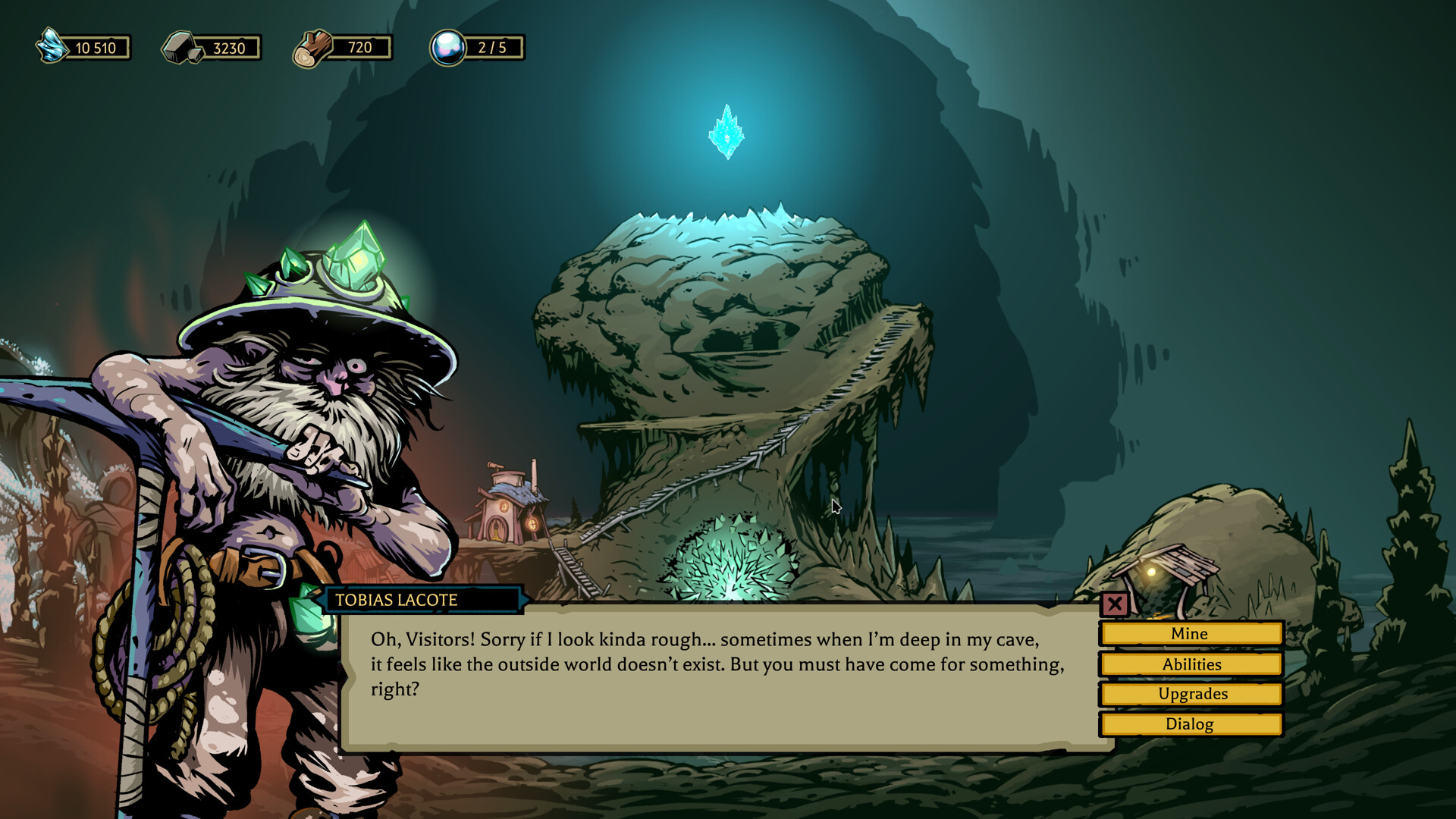Screen dimensions: 1456x819
Task: Select the wood log resource icon
Action: (x=314, y=47)
